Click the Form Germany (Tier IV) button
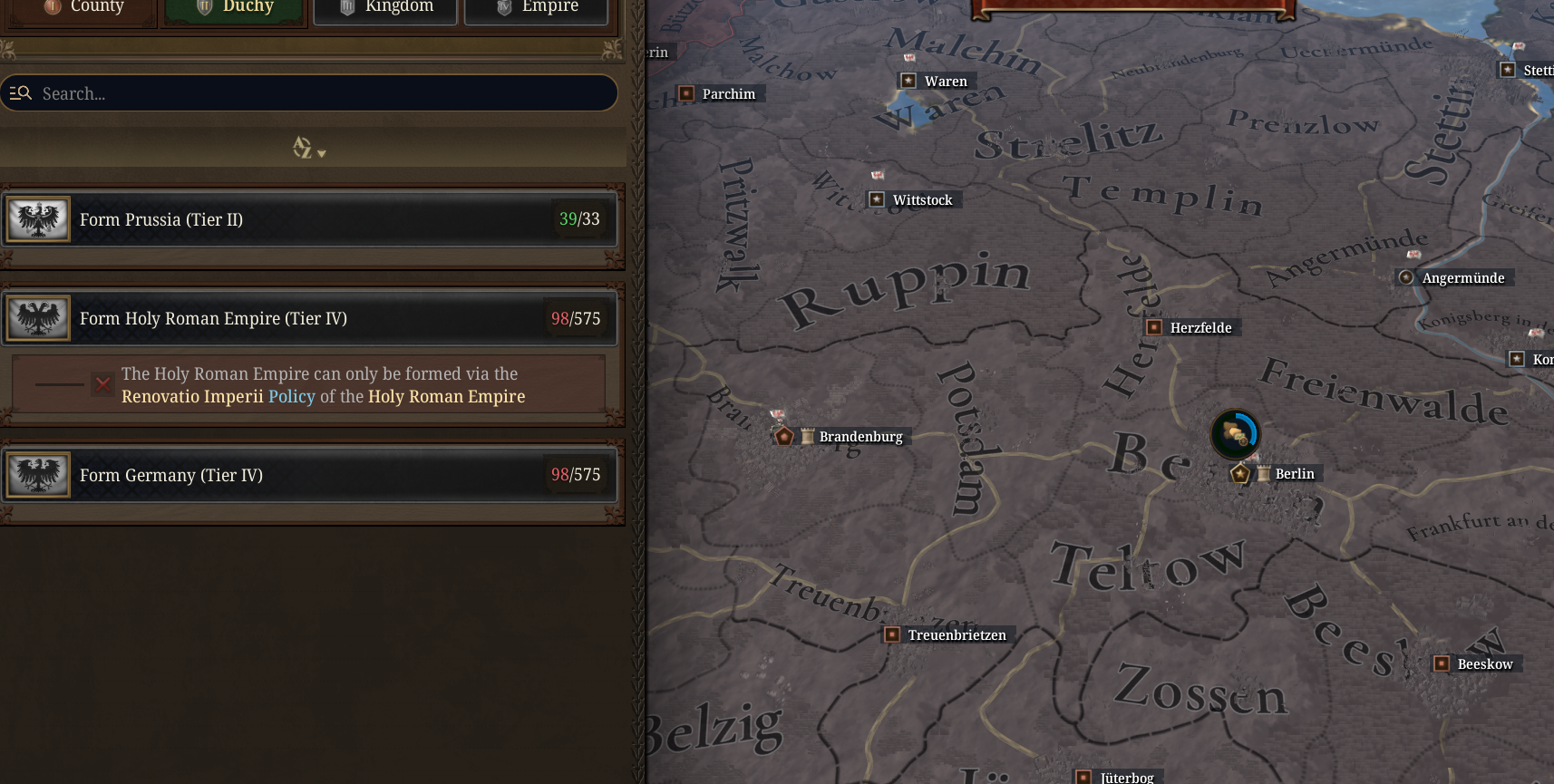Viewport: 1554px width, 784px height. click(x=308, y=474)
